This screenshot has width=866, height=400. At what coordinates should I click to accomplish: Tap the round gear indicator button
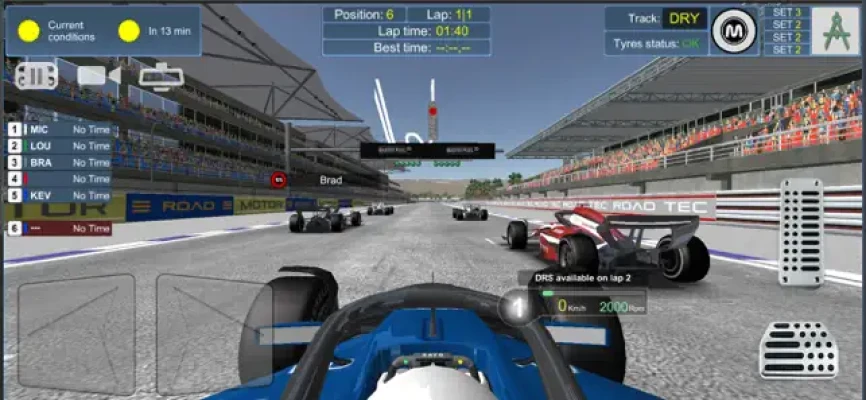[515, 306]
